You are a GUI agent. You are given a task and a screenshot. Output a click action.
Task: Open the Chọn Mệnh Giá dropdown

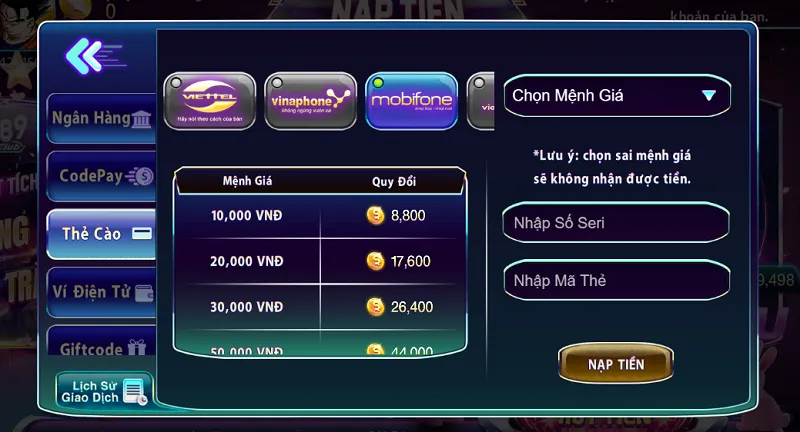click(616, 96)
